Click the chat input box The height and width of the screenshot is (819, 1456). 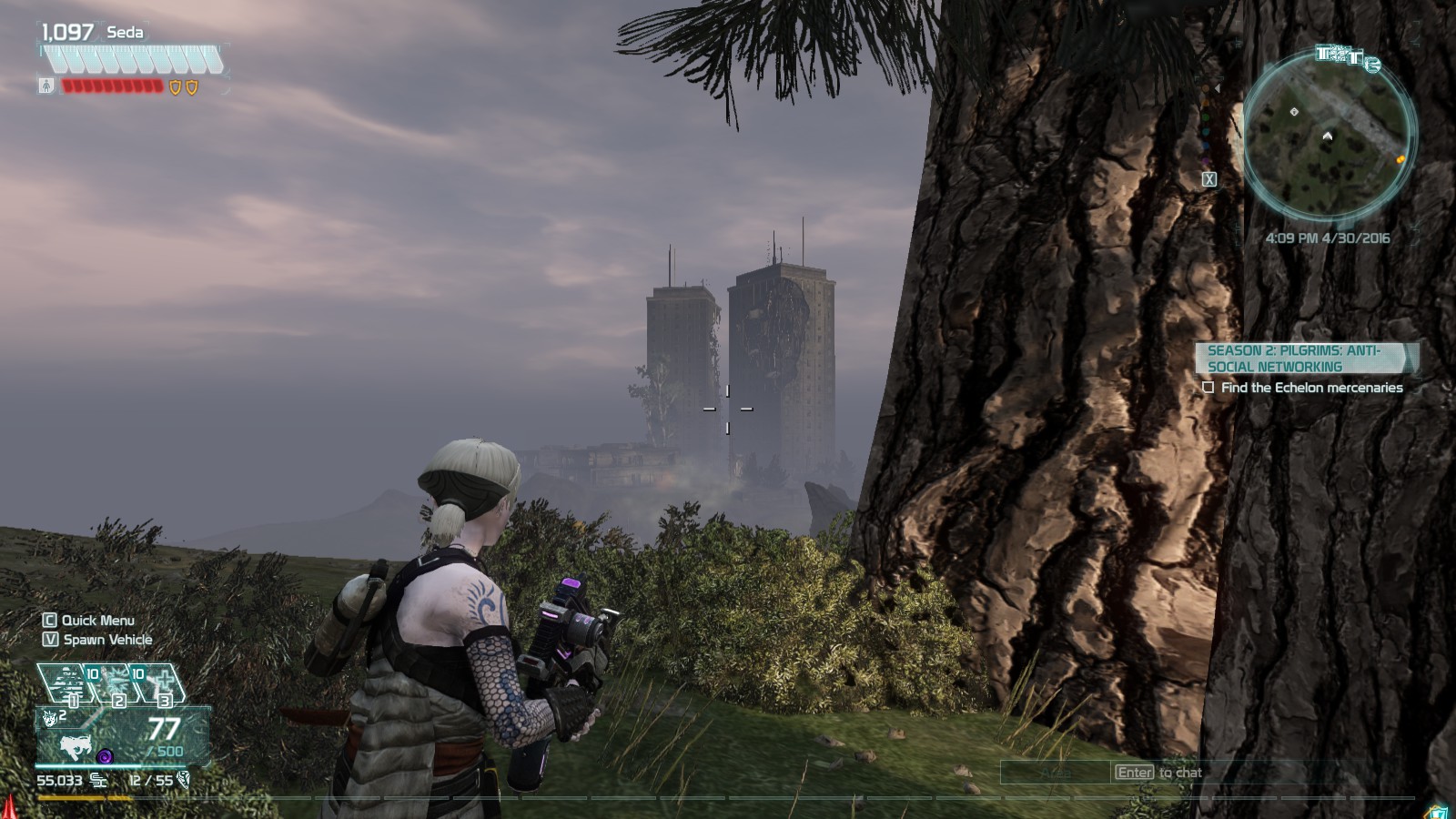[1054, 773]
